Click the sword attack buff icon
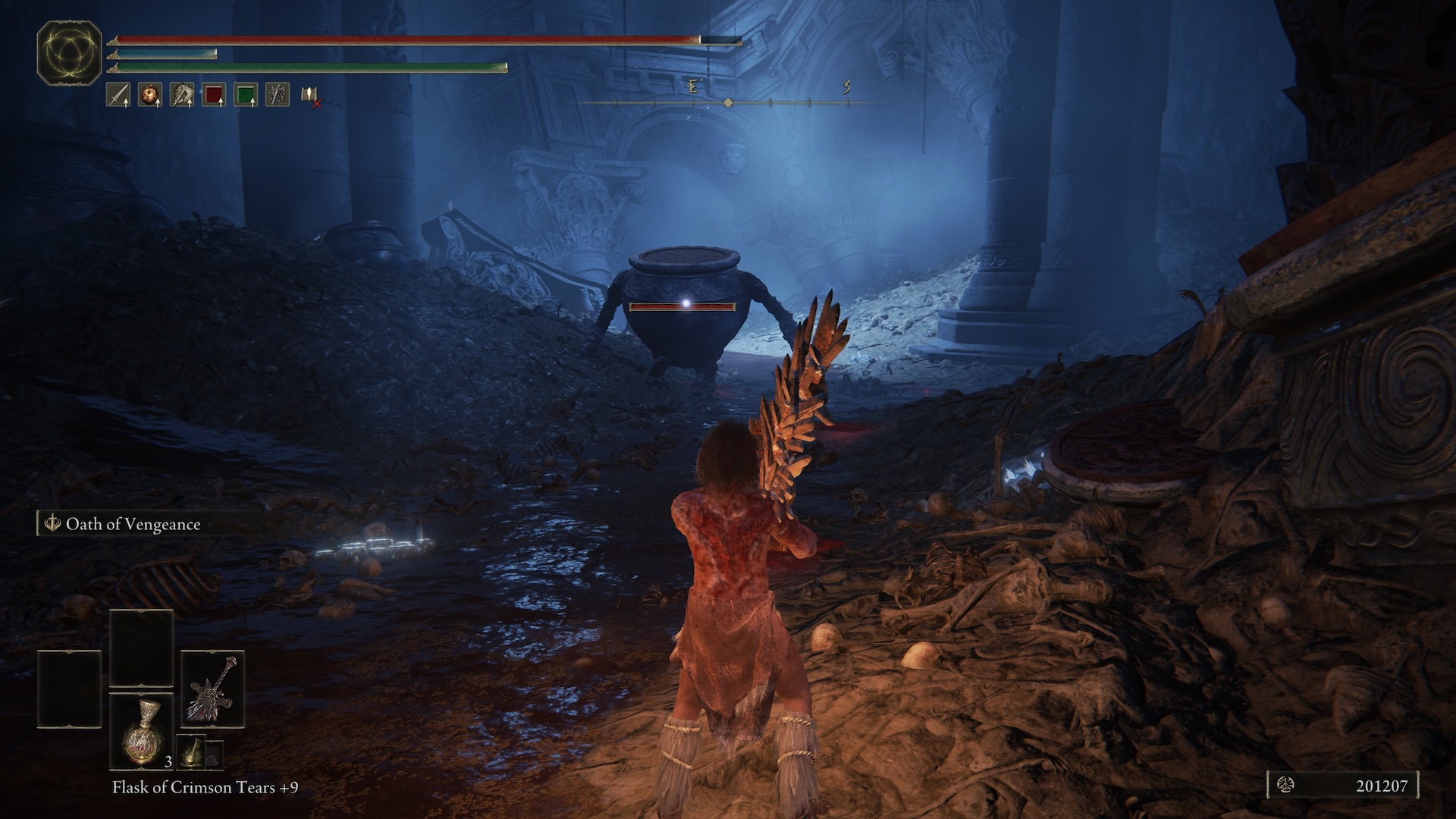1456x819 pixels. [x=118, y=95]
